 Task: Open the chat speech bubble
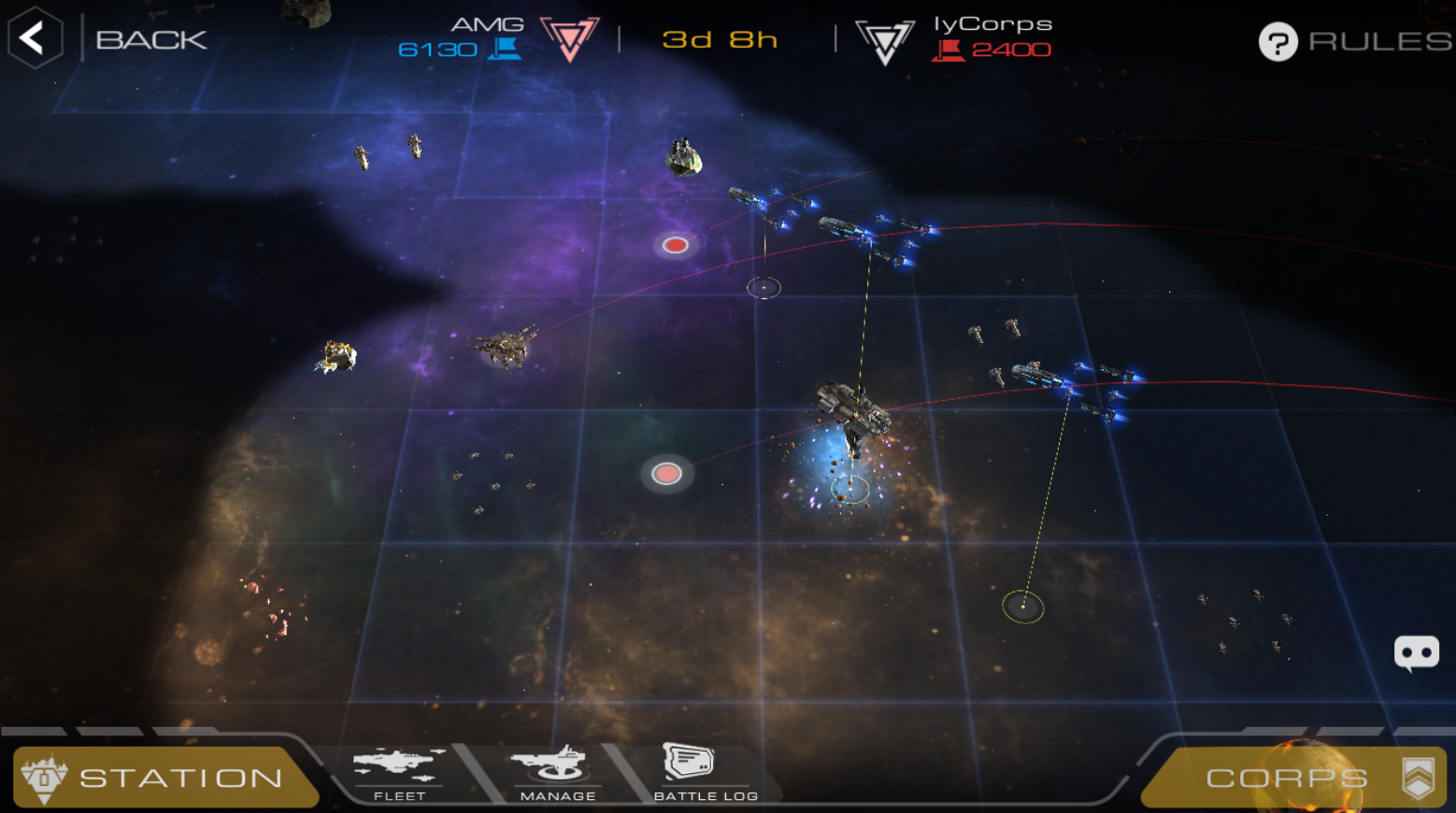[x=1416, y=653]
